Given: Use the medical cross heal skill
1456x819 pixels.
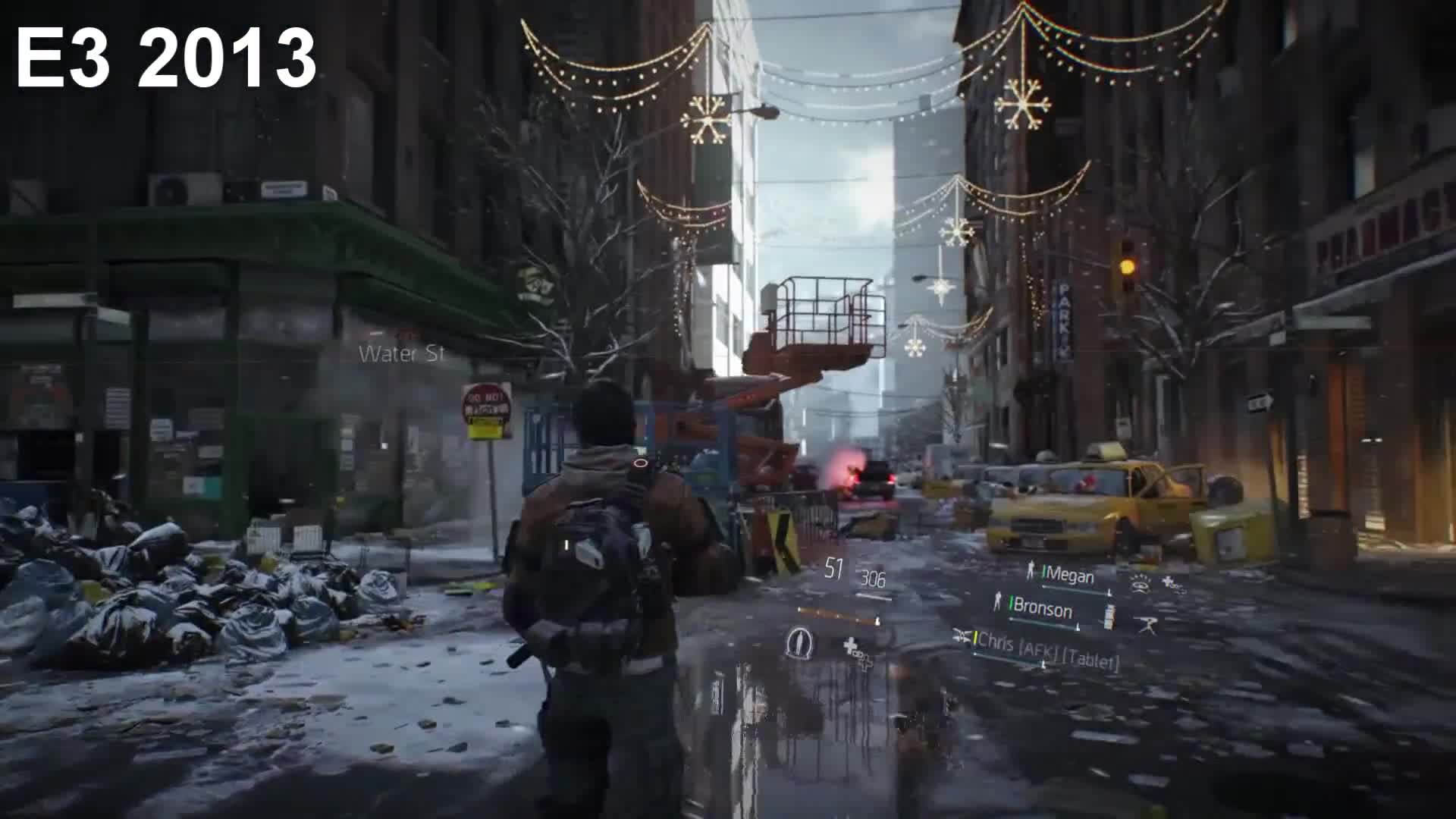Looking at the screenshot, I should [855, 648].
